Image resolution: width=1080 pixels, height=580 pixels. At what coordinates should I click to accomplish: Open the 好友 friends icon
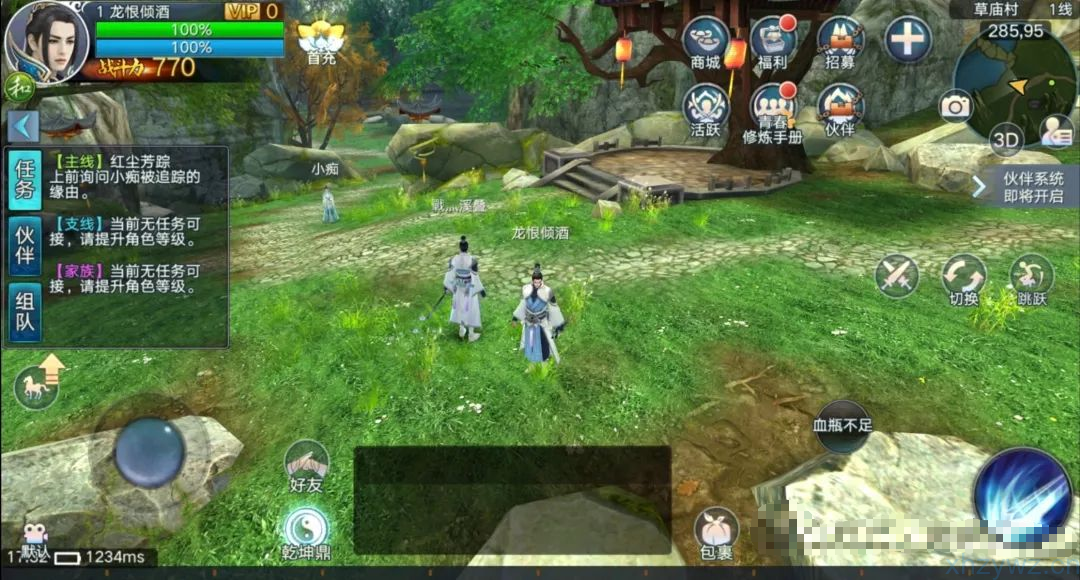[307, 466]
